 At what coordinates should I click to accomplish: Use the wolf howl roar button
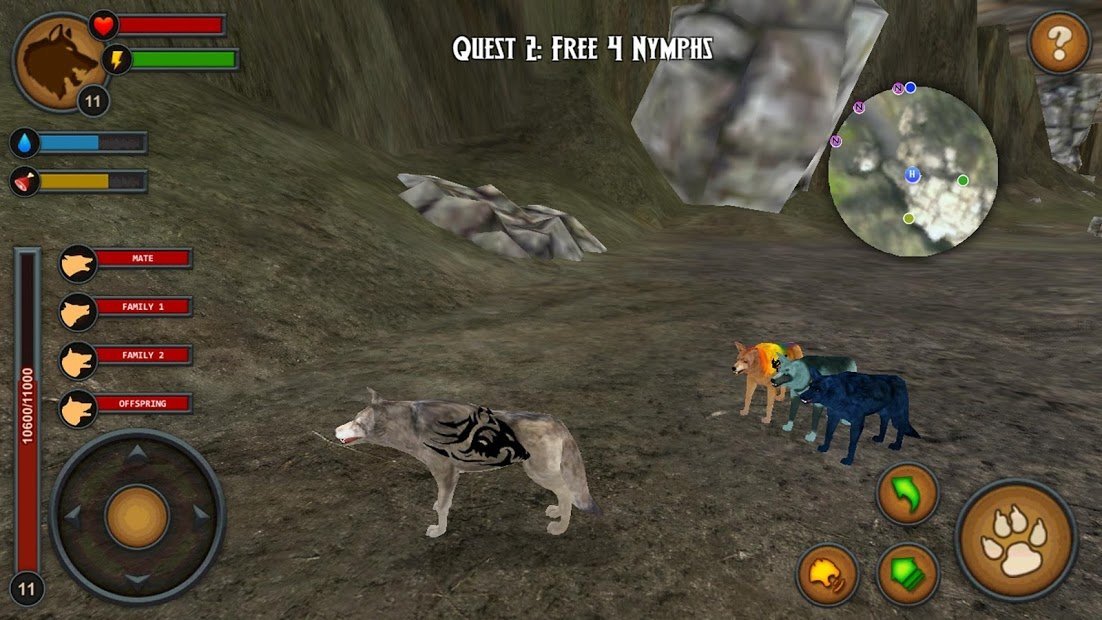point(827,573)
